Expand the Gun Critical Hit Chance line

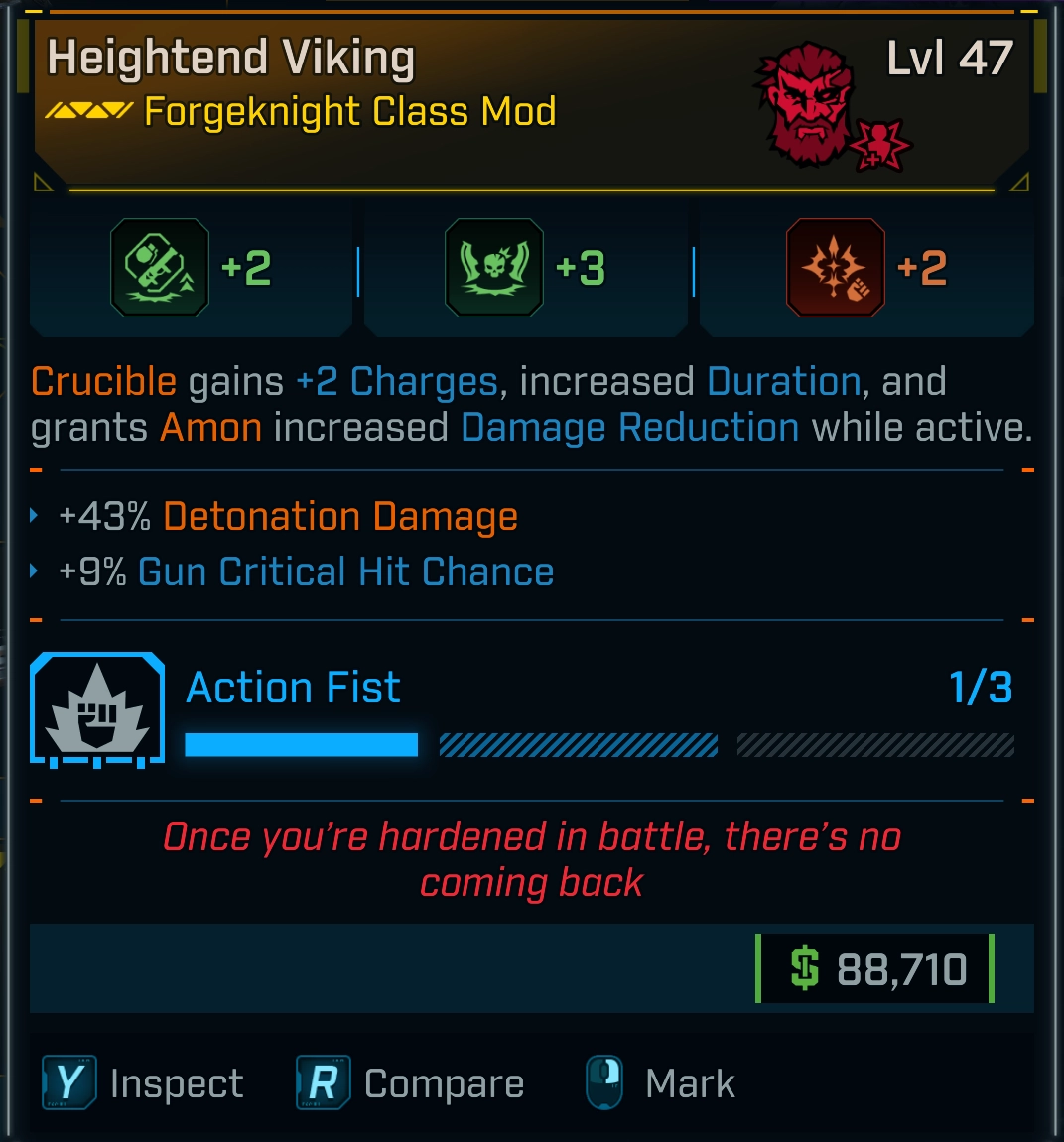coord(35,571)
